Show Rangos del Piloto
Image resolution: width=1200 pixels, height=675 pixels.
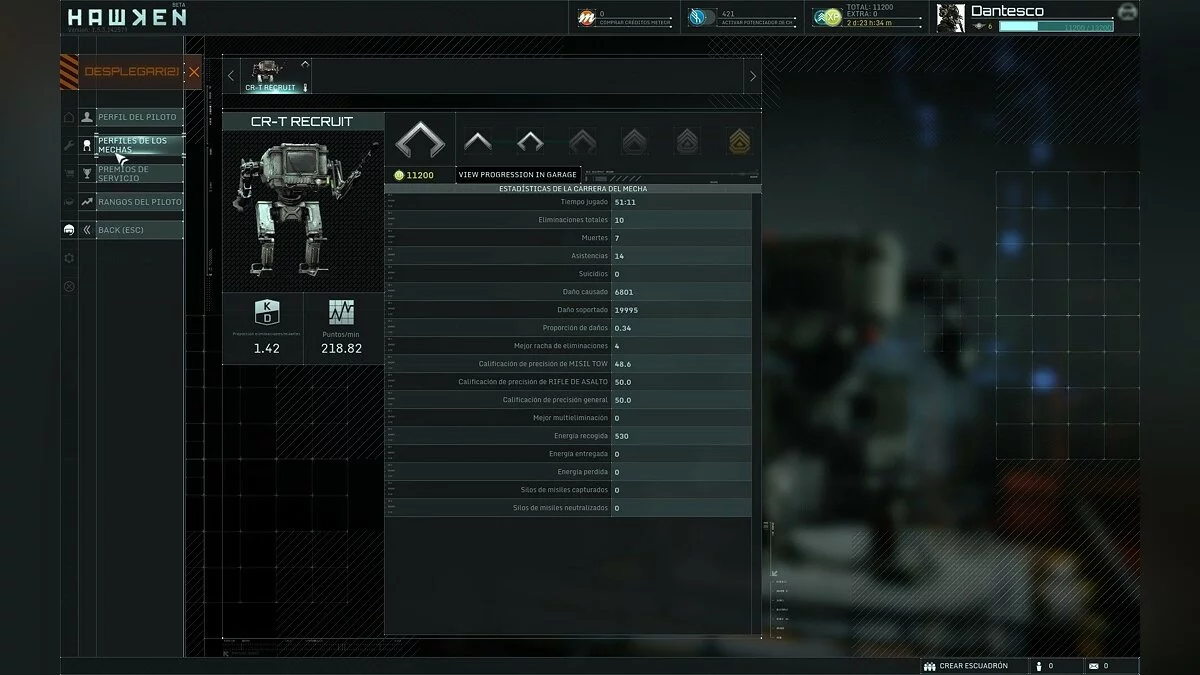(x=137, y=202)
